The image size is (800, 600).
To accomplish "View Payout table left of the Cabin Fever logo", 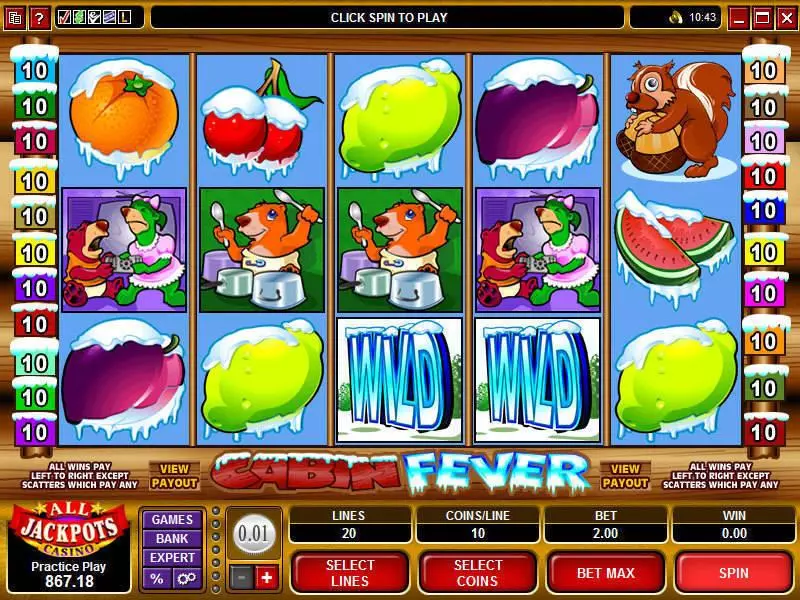I will (x=174, y=475).
